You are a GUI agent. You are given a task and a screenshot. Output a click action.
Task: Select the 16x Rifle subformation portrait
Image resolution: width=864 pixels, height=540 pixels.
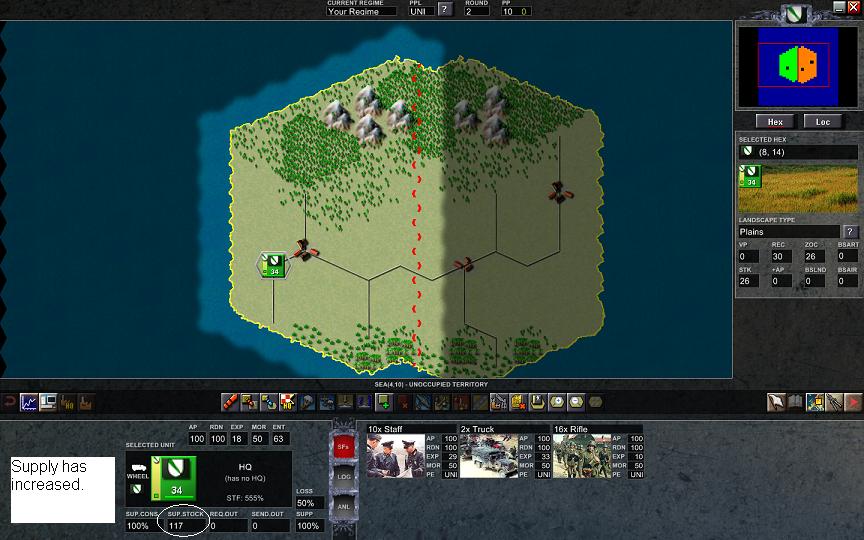click(584, 456)
